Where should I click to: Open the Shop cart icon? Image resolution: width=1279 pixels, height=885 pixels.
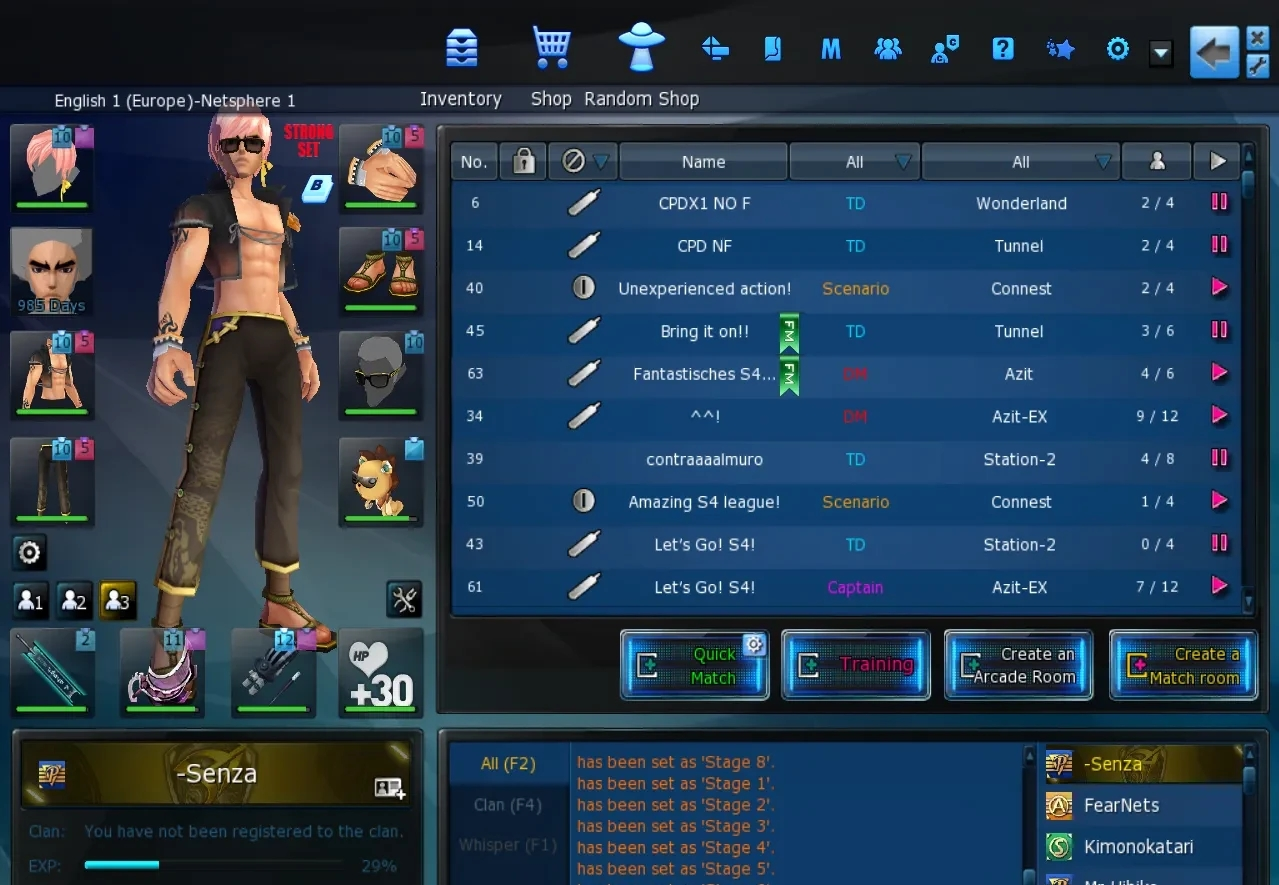click(x=551, y=47)
